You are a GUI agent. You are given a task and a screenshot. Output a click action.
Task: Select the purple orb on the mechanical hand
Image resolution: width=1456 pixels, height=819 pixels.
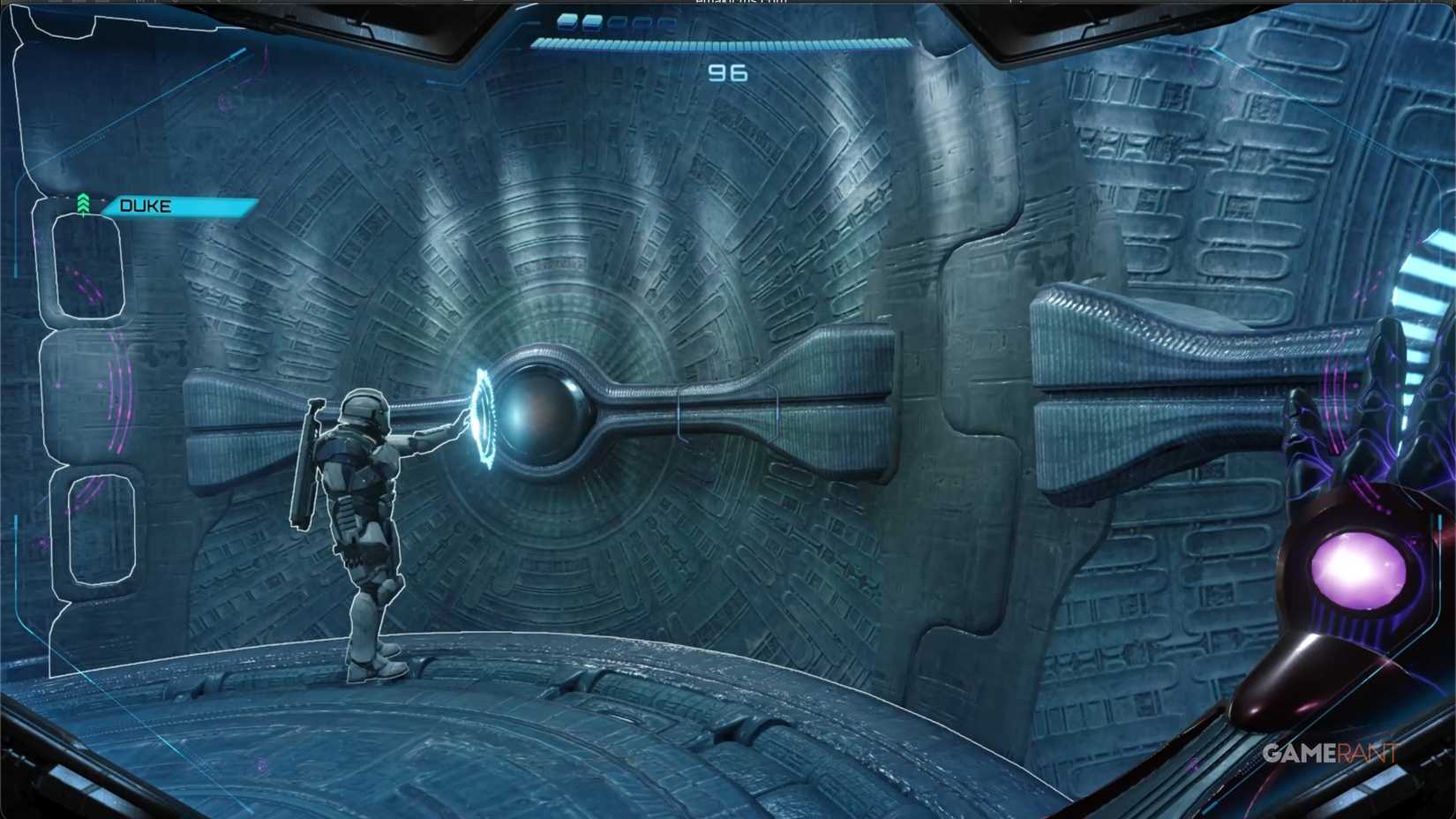point(1356,568)
